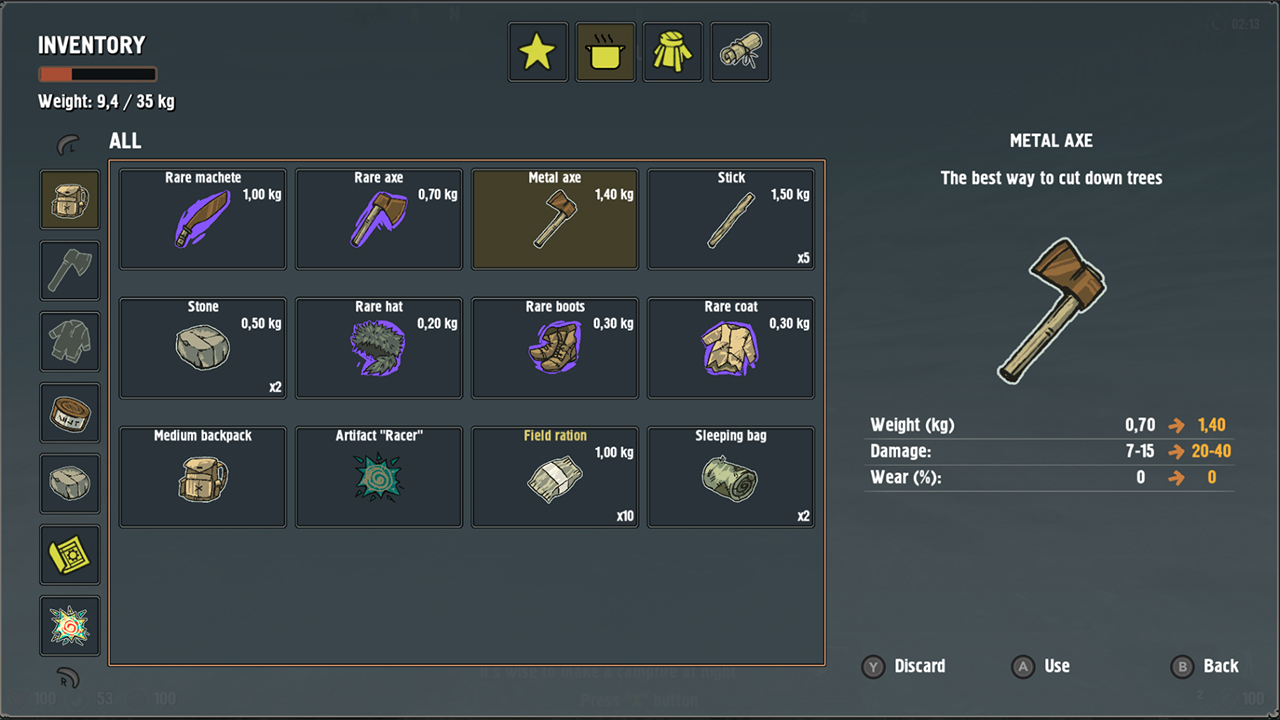Select the blueprint scroll category filter
1280x720 pixels.
[x=740, y=51]
